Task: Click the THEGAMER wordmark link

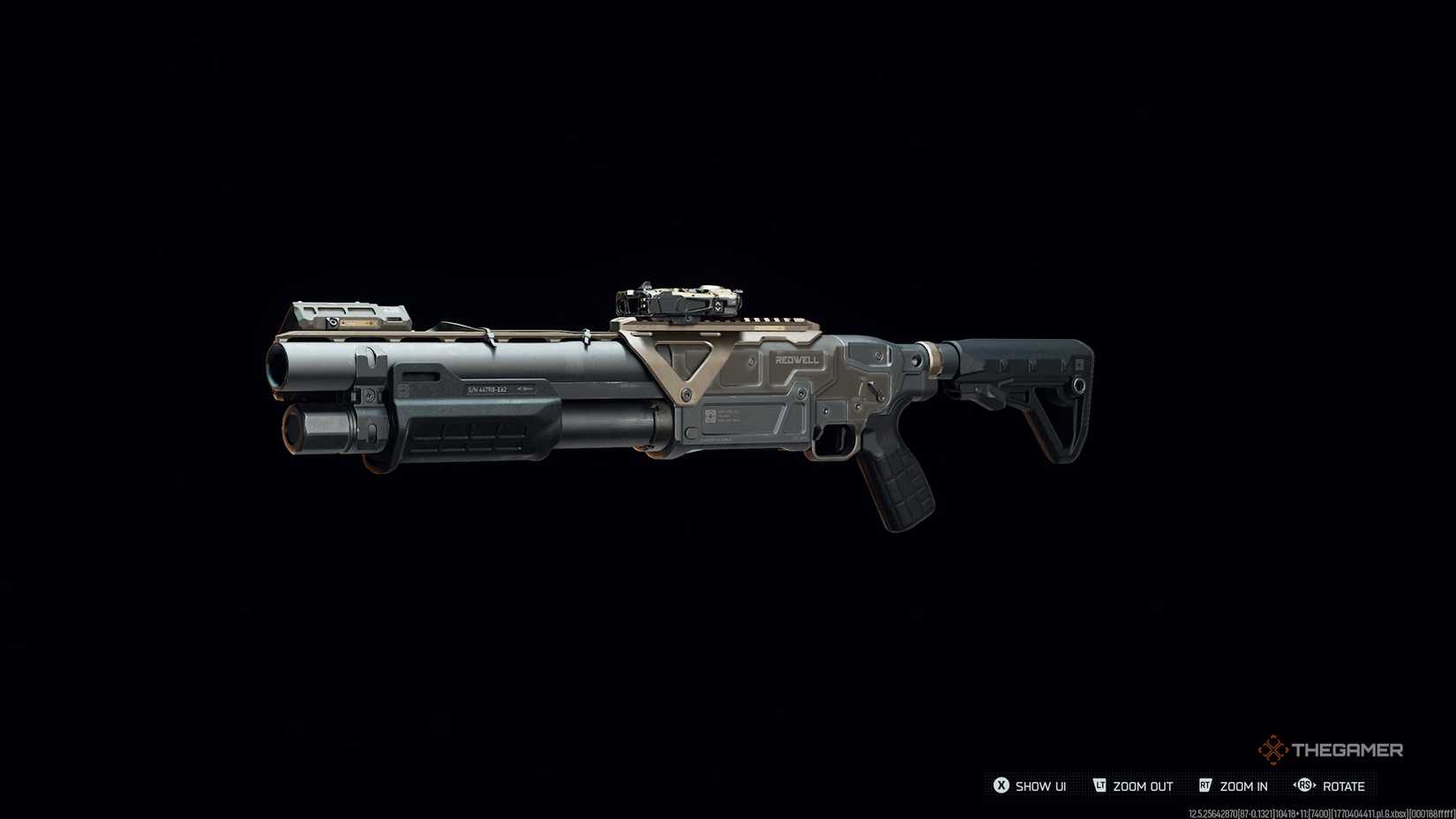Action: point(1348,748)
